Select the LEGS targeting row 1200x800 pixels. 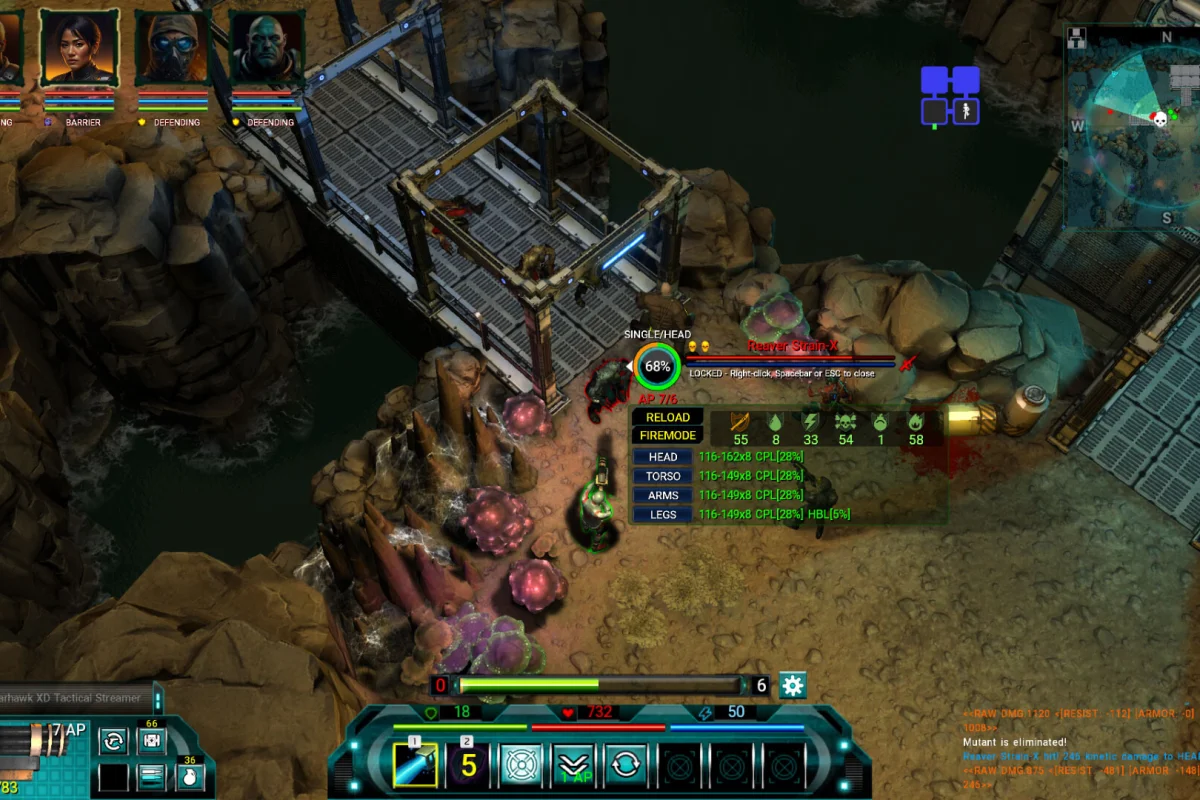[x=662, y=514]
